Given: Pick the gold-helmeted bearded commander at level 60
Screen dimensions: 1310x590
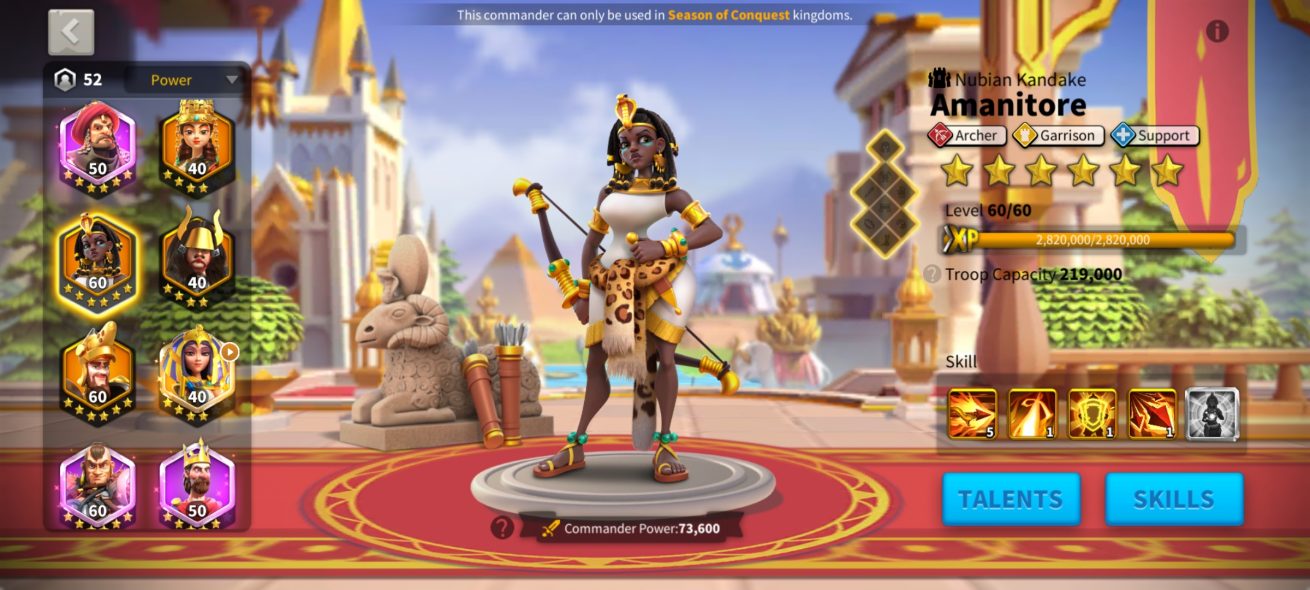Looking at the screenshot, I should click(97, 370).
